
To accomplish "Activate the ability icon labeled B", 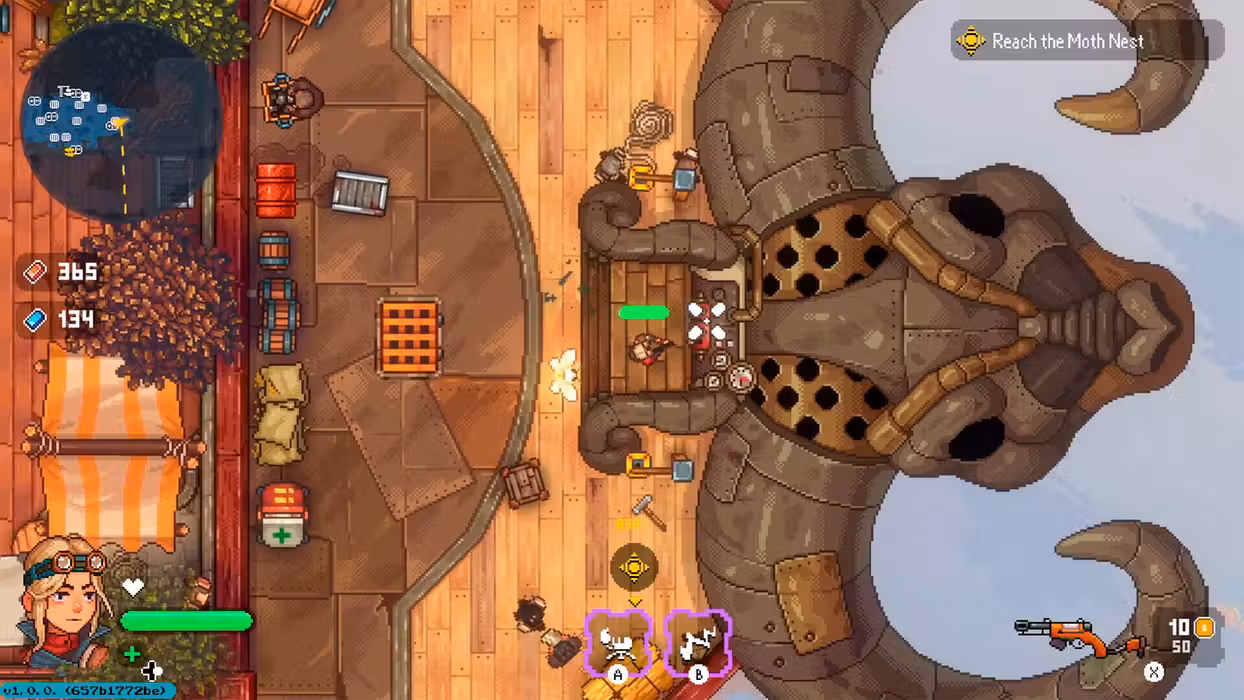I will [698, 641].
